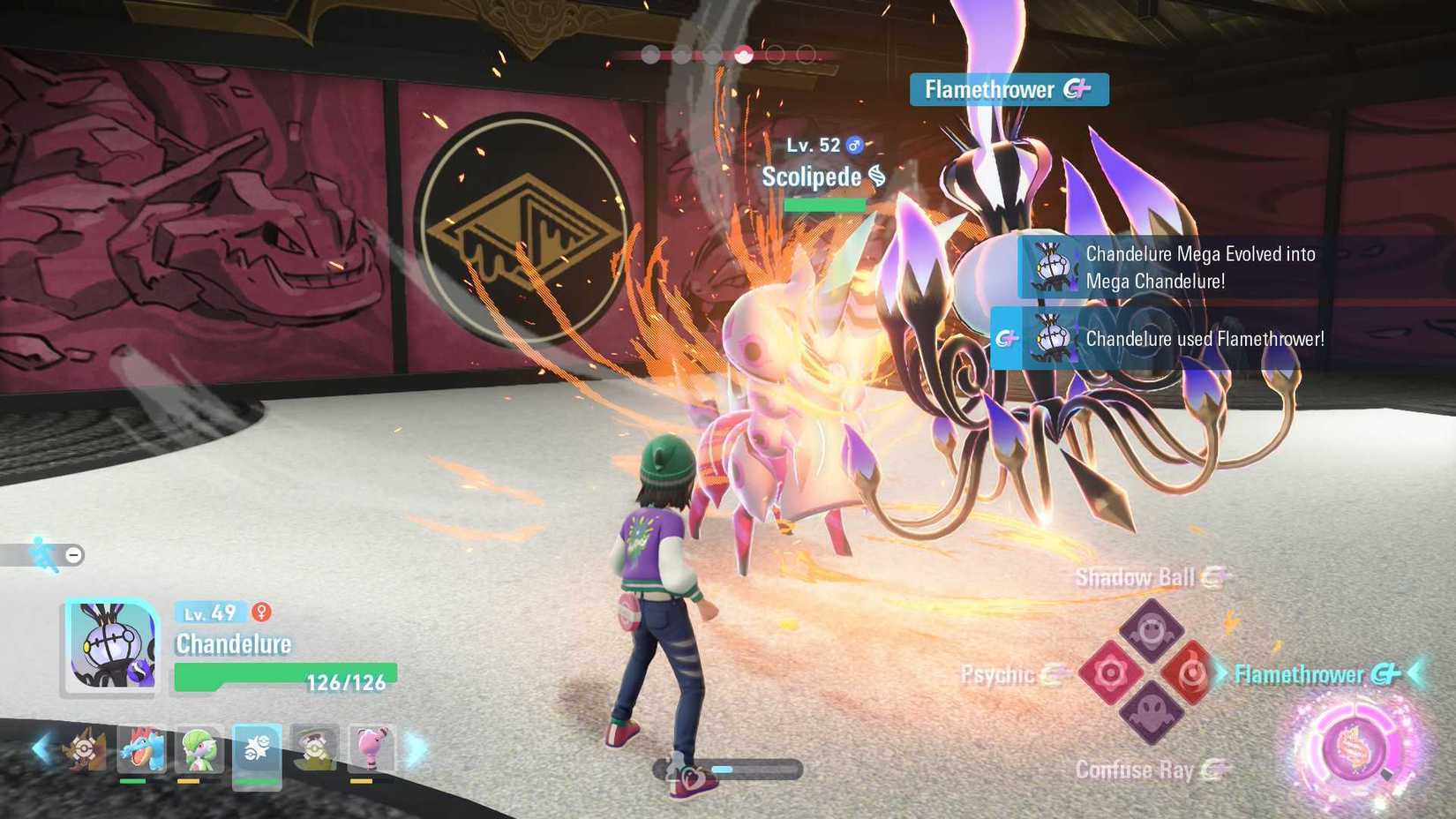Screen dimensions: 1456x819
Task: Collapse the minimap with the minus toggle
Action: click(x=73, y=553)
